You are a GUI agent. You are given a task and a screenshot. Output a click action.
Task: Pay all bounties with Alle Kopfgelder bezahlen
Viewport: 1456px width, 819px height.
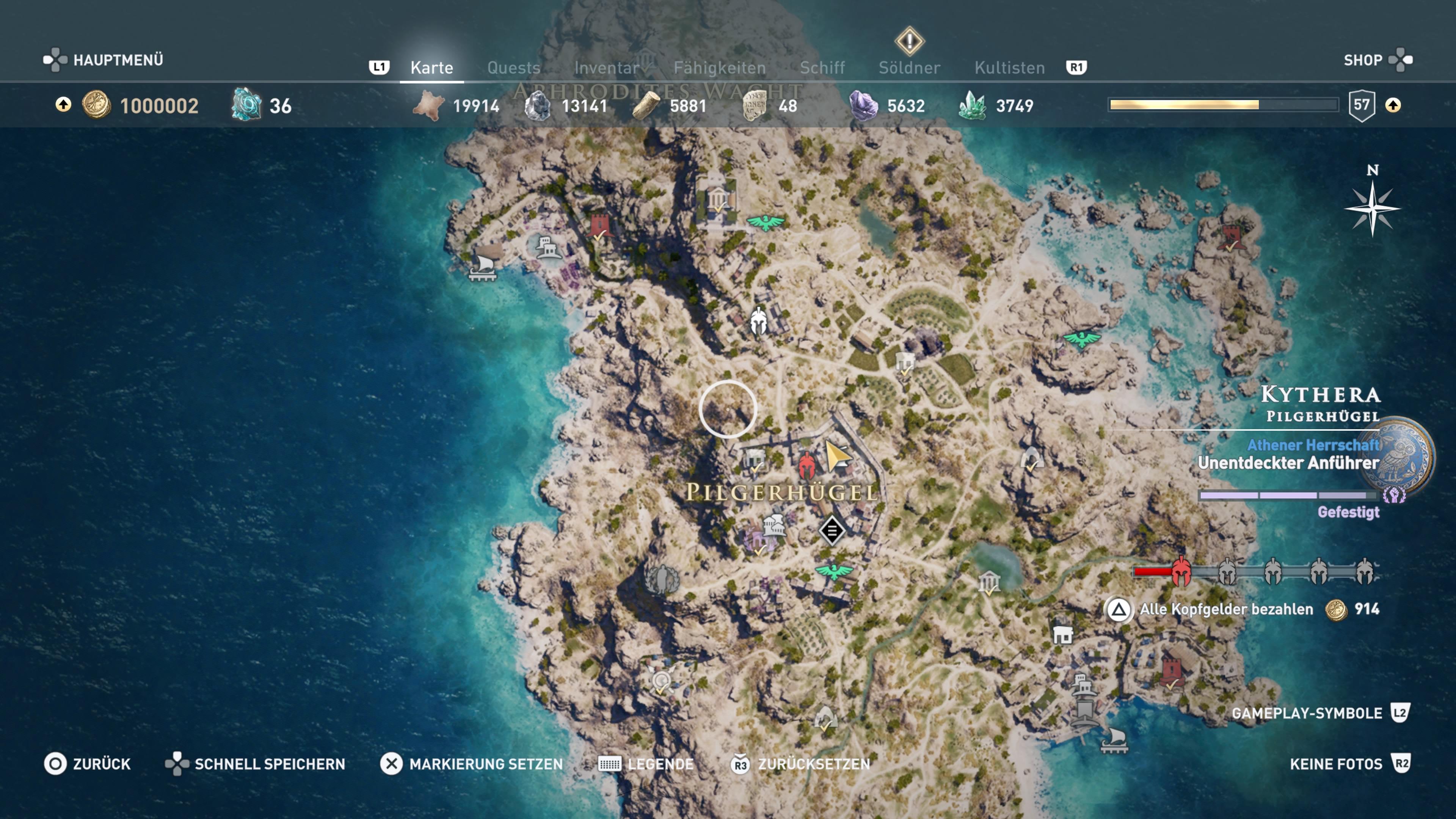tap(1225, 609)
